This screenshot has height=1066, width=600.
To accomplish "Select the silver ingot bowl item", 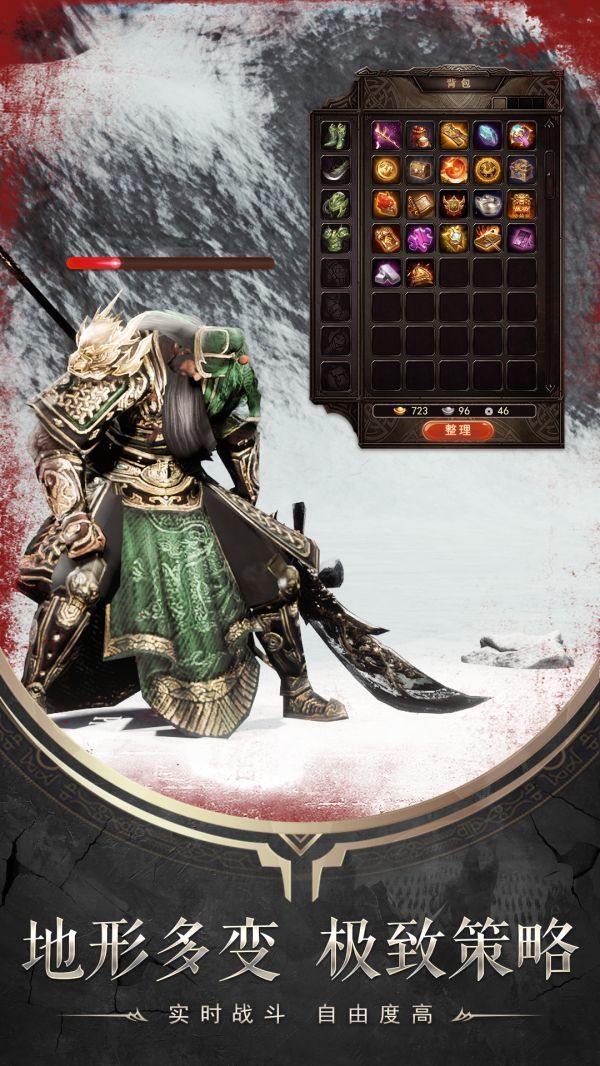I will pos(487,204).
